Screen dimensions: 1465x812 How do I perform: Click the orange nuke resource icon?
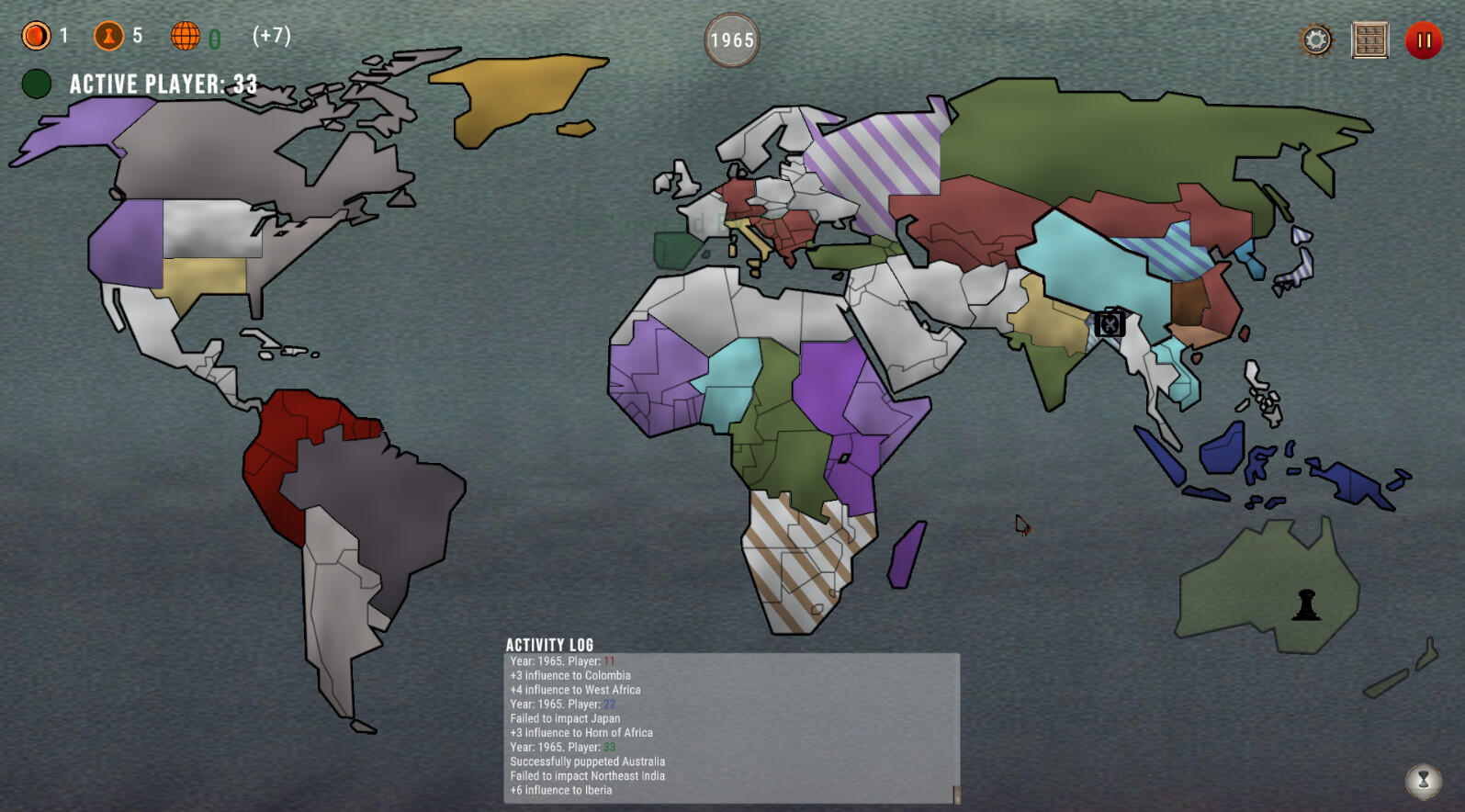[x=35, y=35]
